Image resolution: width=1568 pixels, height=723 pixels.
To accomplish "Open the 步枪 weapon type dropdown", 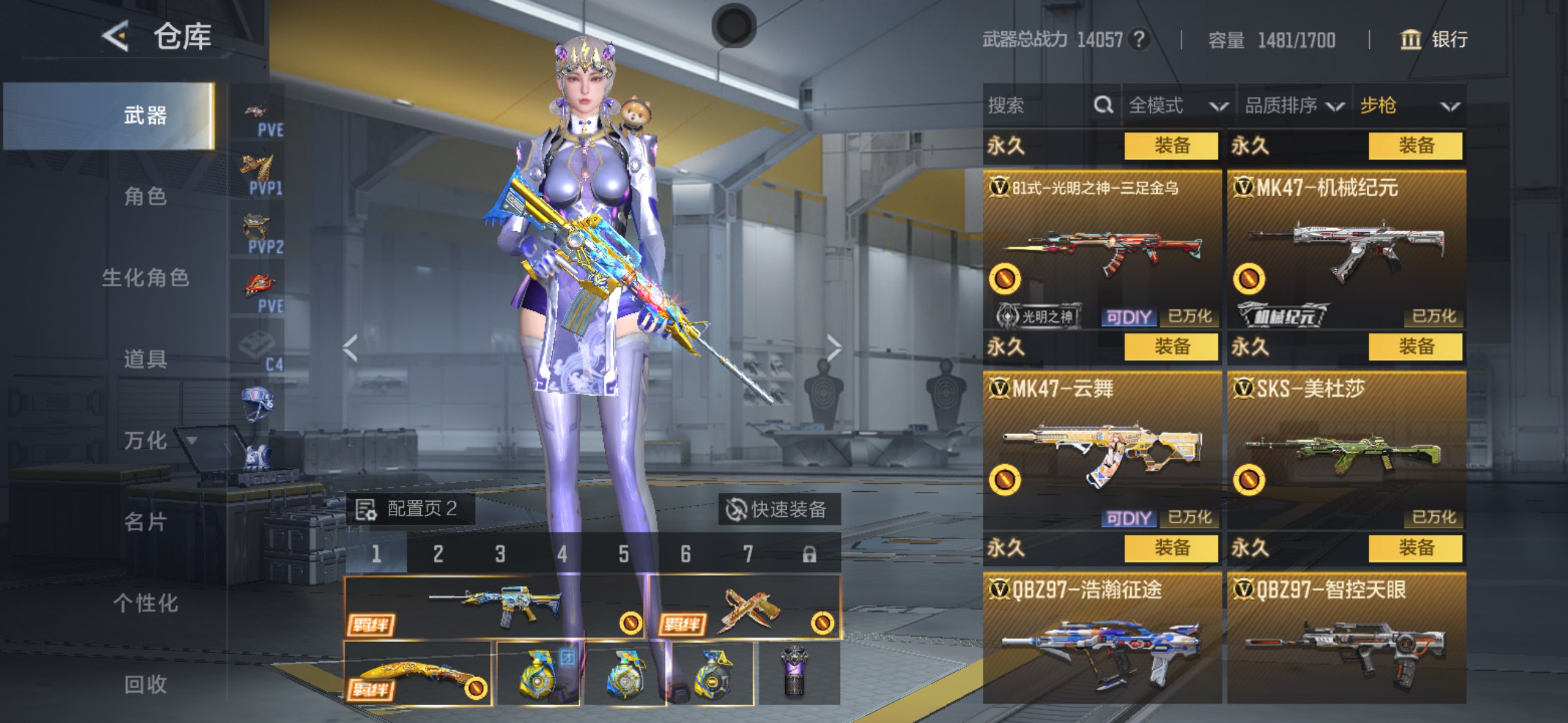I will 1409,105.
